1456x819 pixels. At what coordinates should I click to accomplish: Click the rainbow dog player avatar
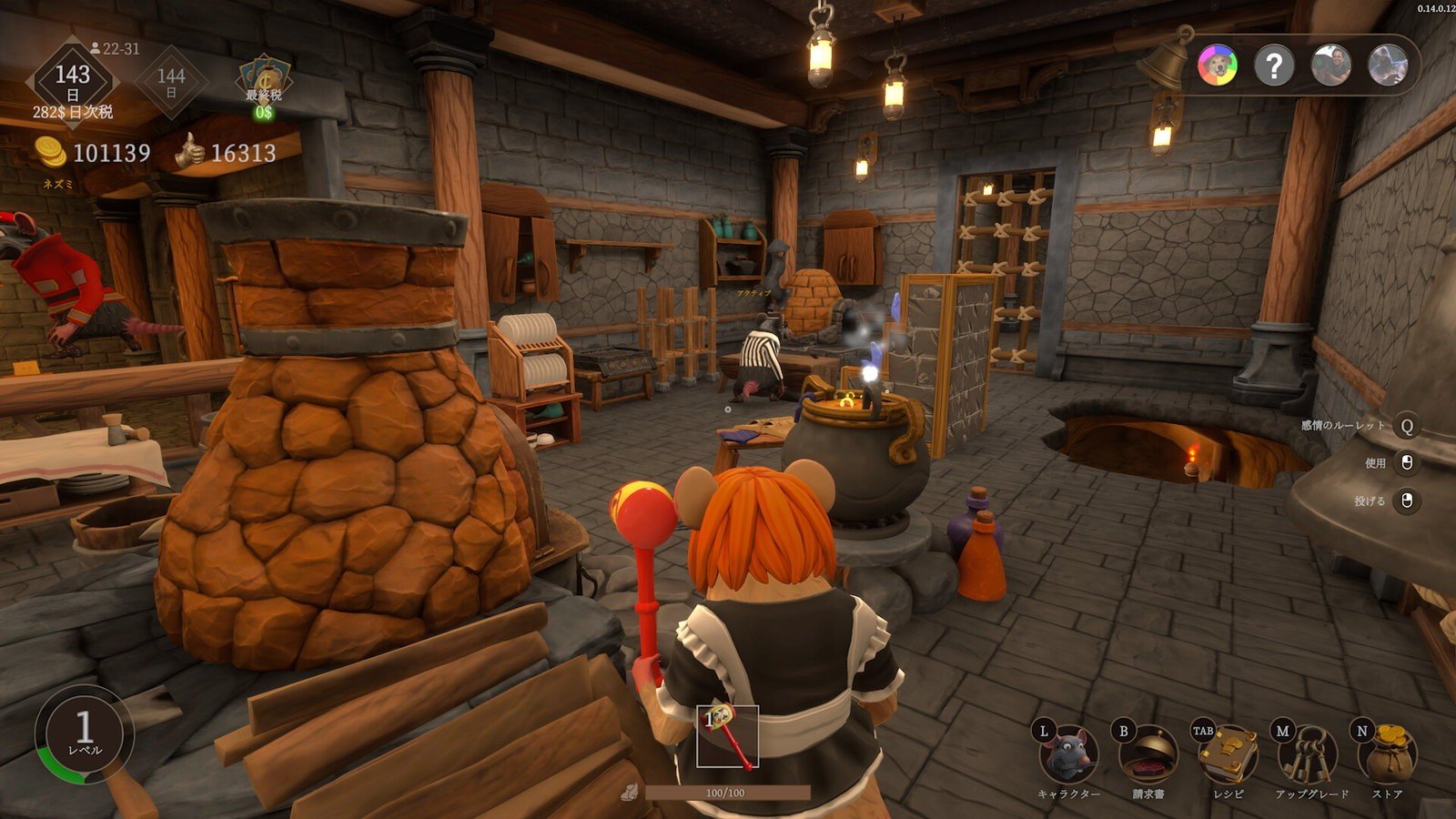point(1217,66)
